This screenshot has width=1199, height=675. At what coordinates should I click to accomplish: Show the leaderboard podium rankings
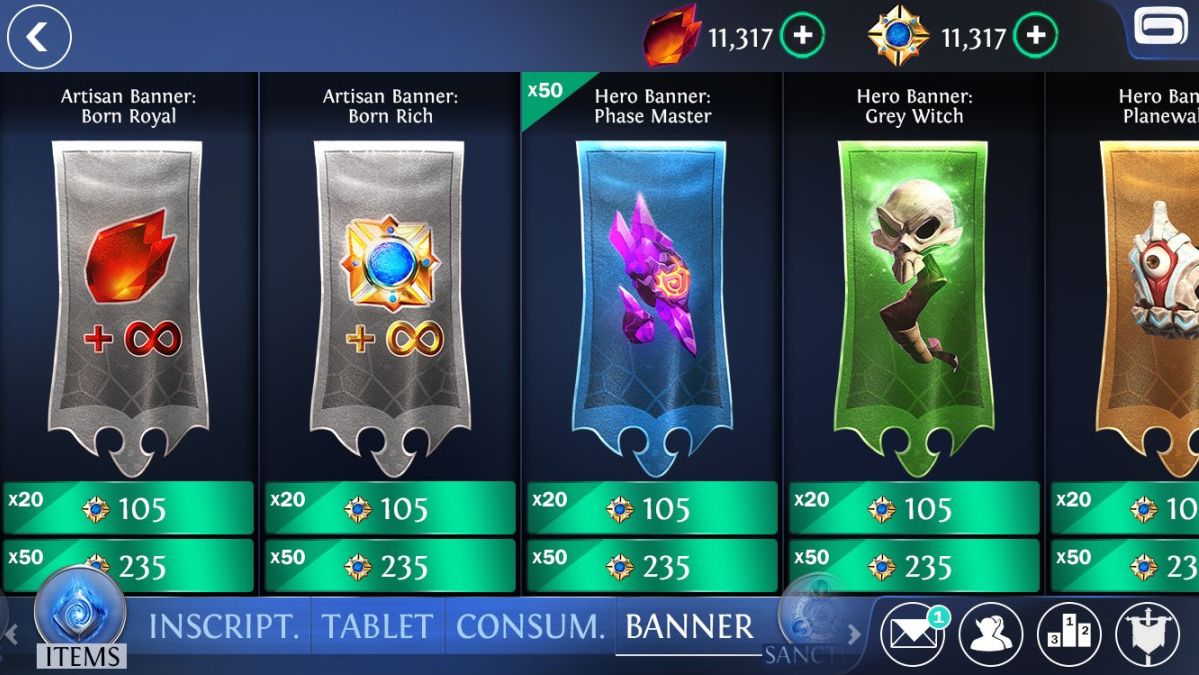(1068, 635)
